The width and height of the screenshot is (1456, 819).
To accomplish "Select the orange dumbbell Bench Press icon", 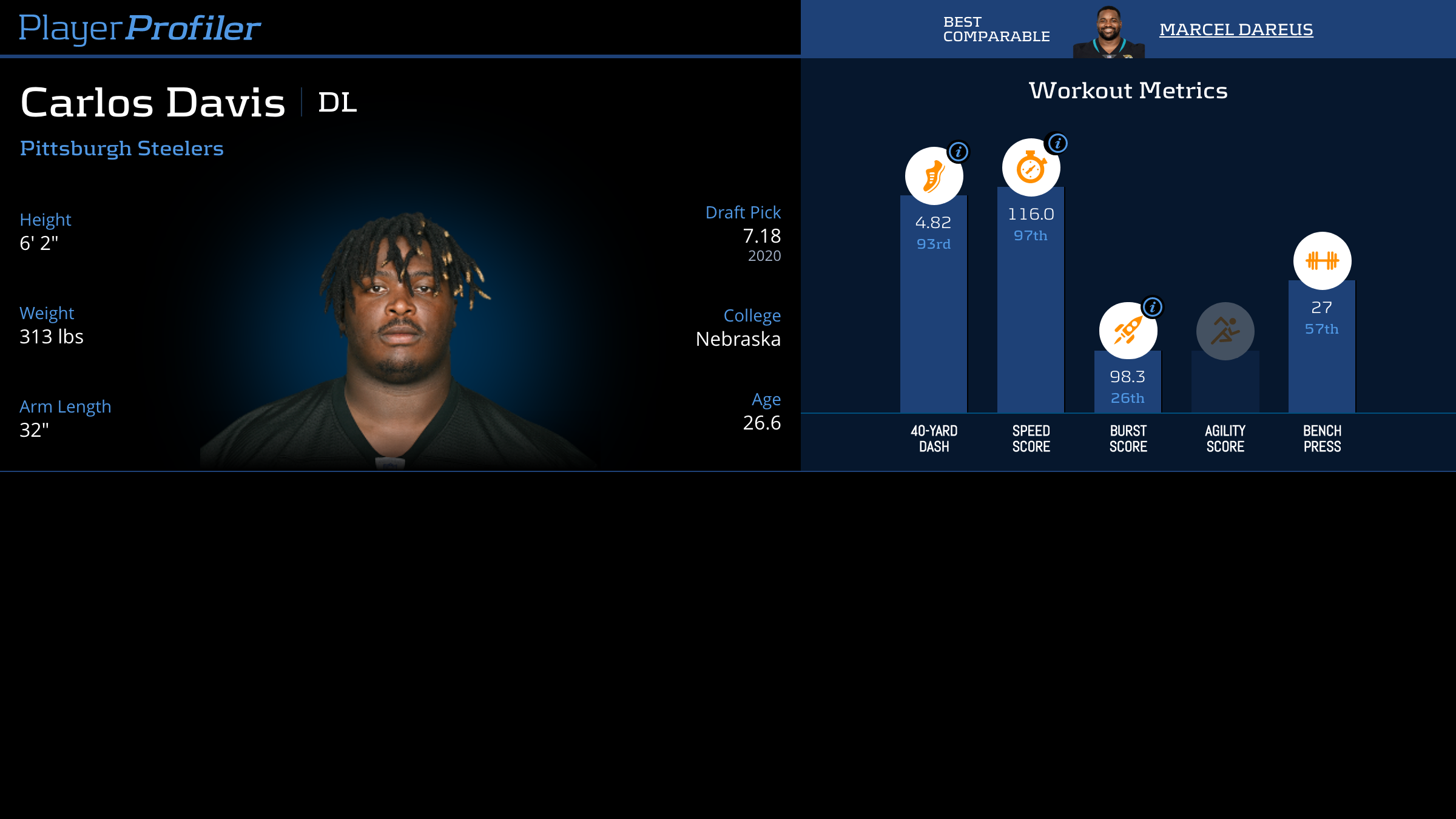I will [x=1322, y=261].
